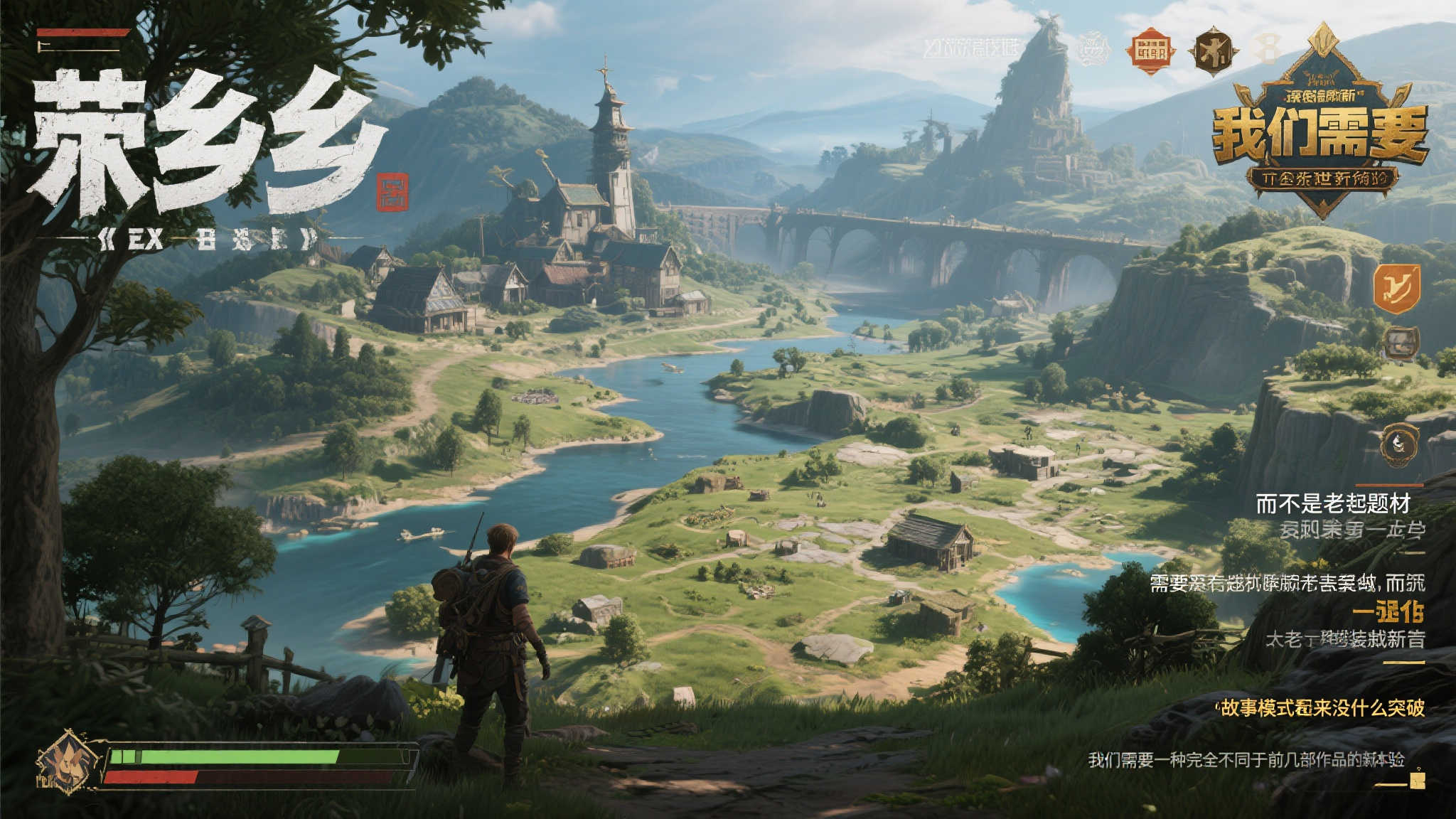Select the 而不是老起题材 entry
Image resolution: width=1456 pixels, height=819 pixels.
pyautogui.click(x=1332, y=504)
